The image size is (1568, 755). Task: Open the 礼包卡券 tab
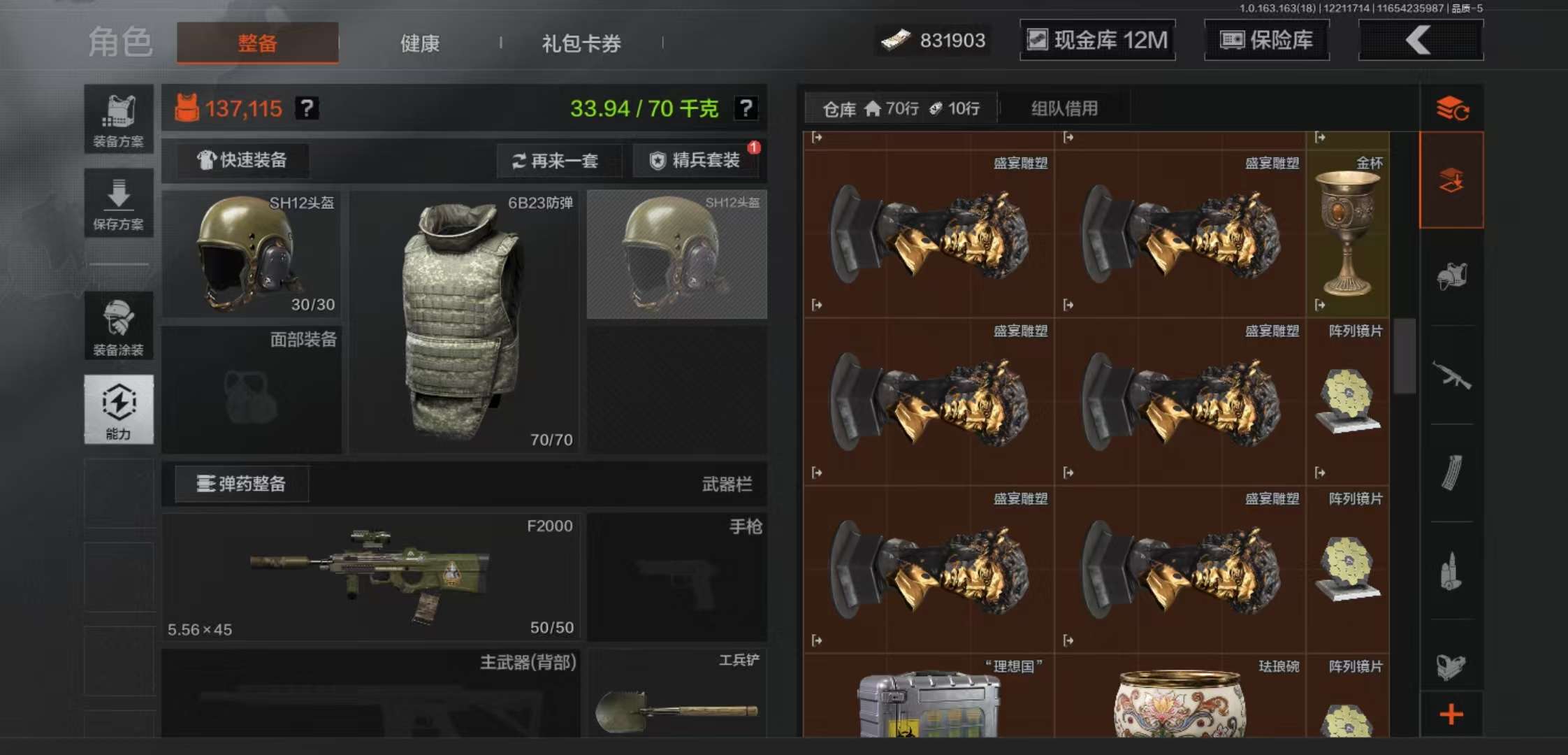click(x=580, y=43)
